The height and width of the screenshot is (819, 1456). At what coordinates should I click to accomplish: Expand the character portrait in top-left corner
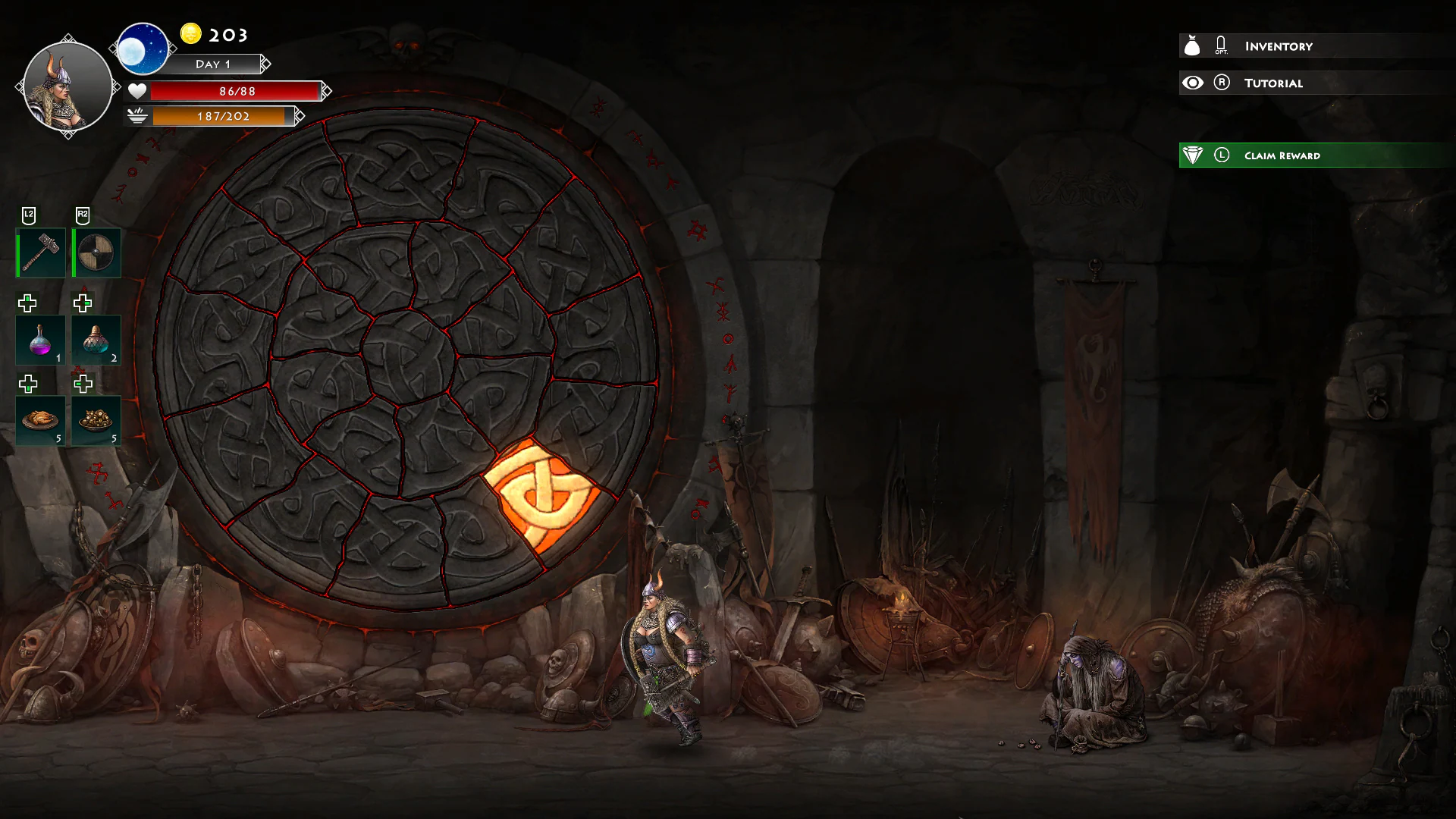[x=67, y=86]
